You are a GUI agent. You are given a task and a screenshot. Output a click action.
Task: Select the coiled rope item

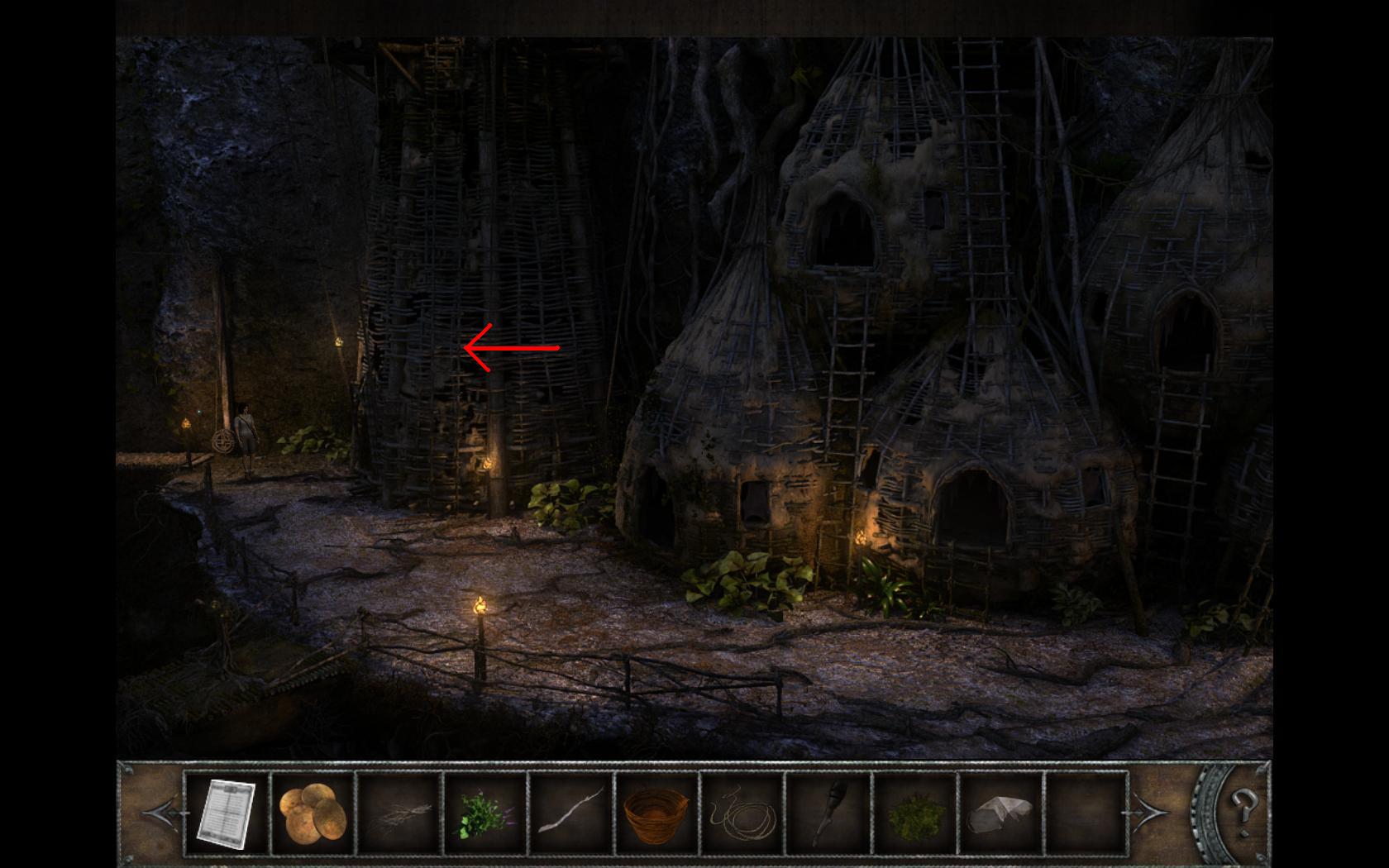pos(742,815)
